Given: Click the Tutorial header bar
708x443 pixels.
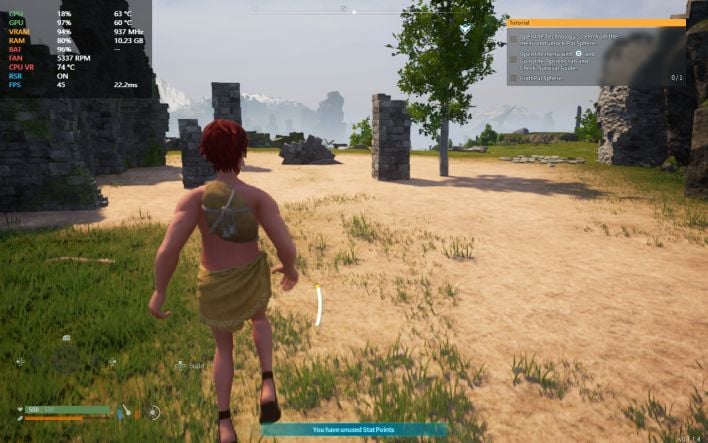Looking at the screenshot, I should click(x=596, y=22).
